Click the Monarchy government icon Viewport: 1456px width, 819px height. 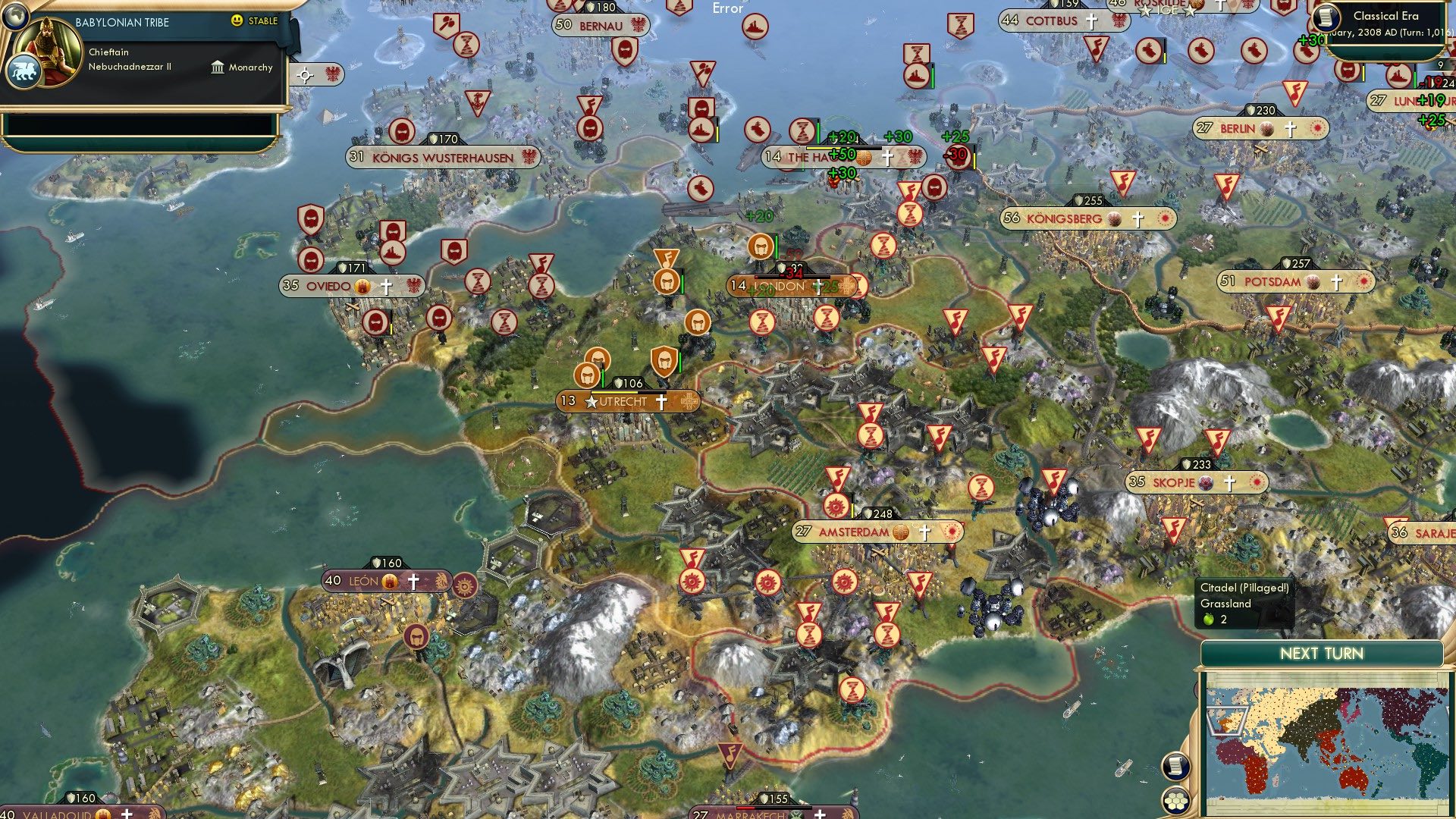click(x=216, y=67)
